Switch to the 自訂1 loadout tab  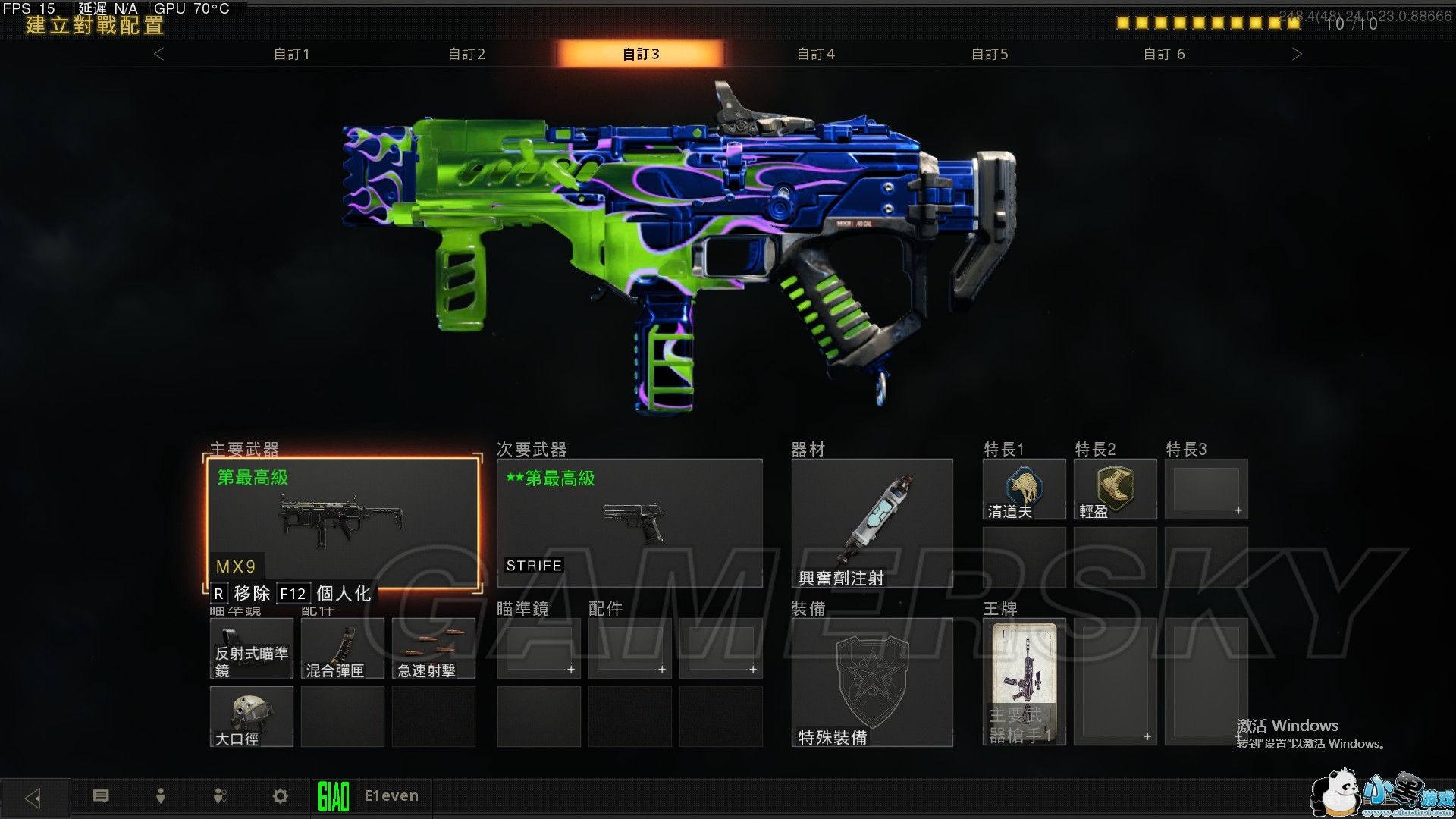(292, 54)
